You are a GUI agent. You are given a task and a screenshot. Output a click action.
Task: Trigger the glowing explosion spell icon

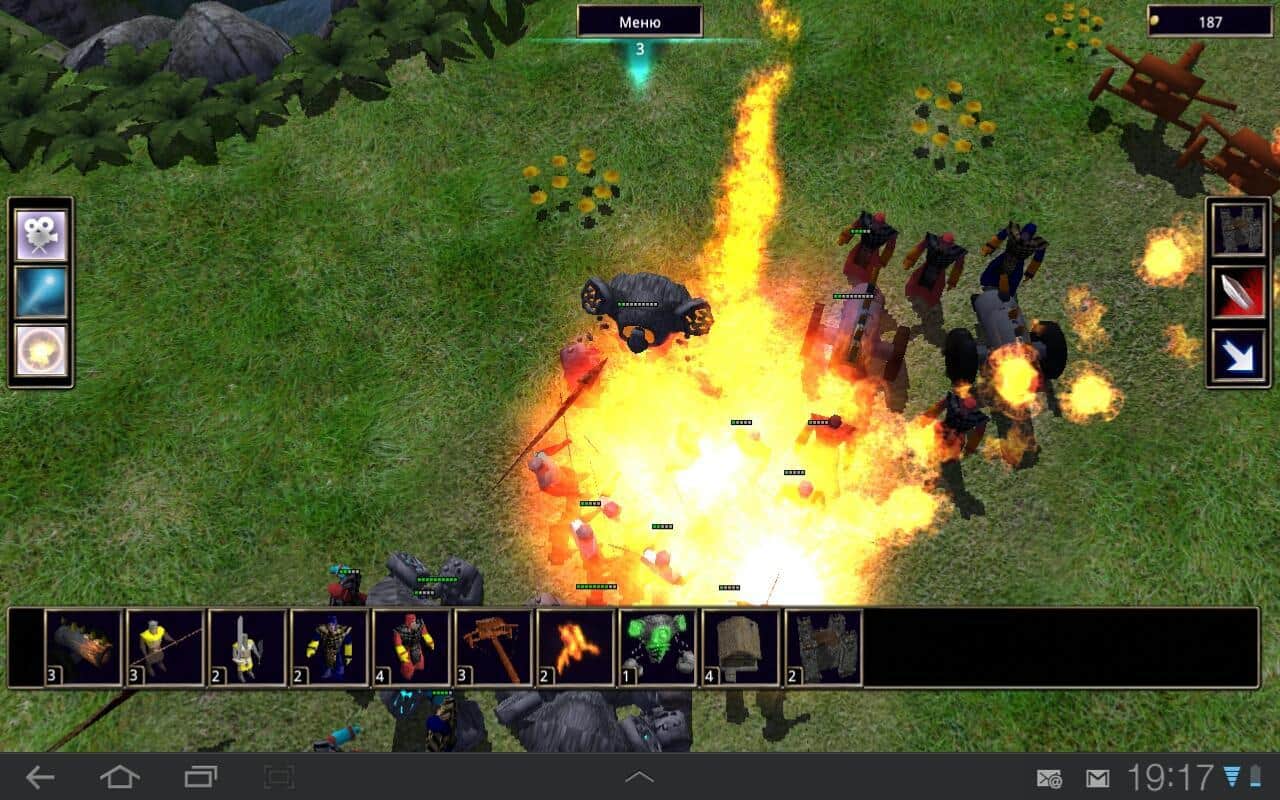click(41, 351)
